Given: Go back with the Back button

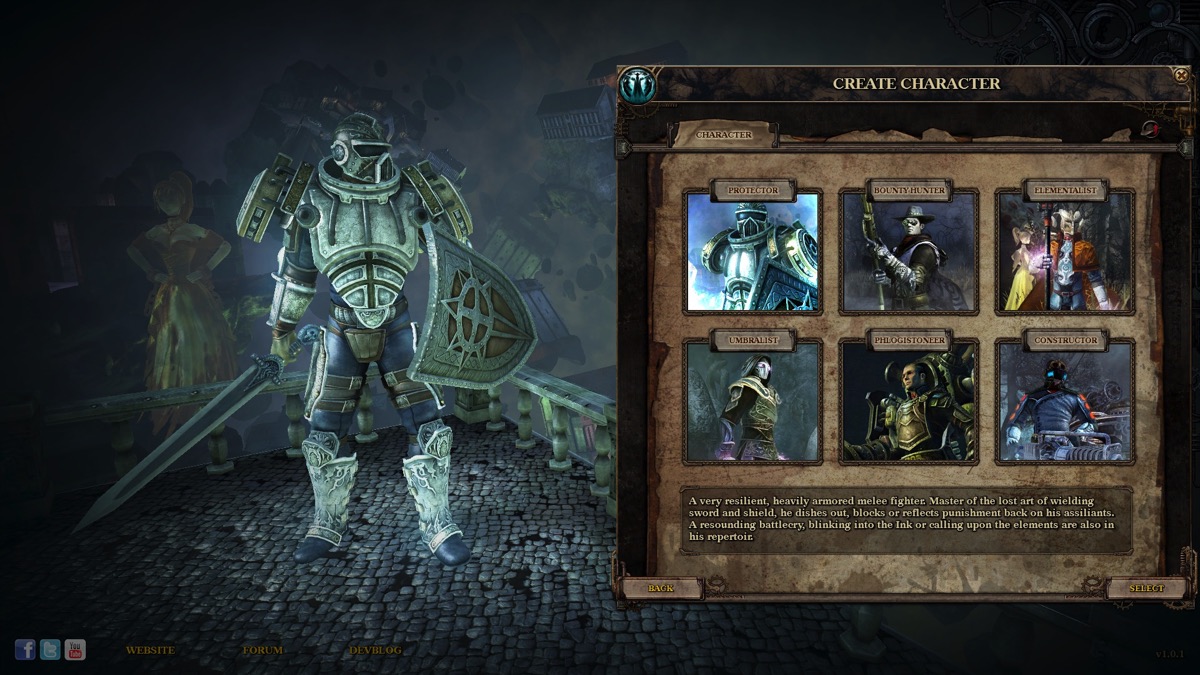Looking at the screenshot, I should coord(661,588).
